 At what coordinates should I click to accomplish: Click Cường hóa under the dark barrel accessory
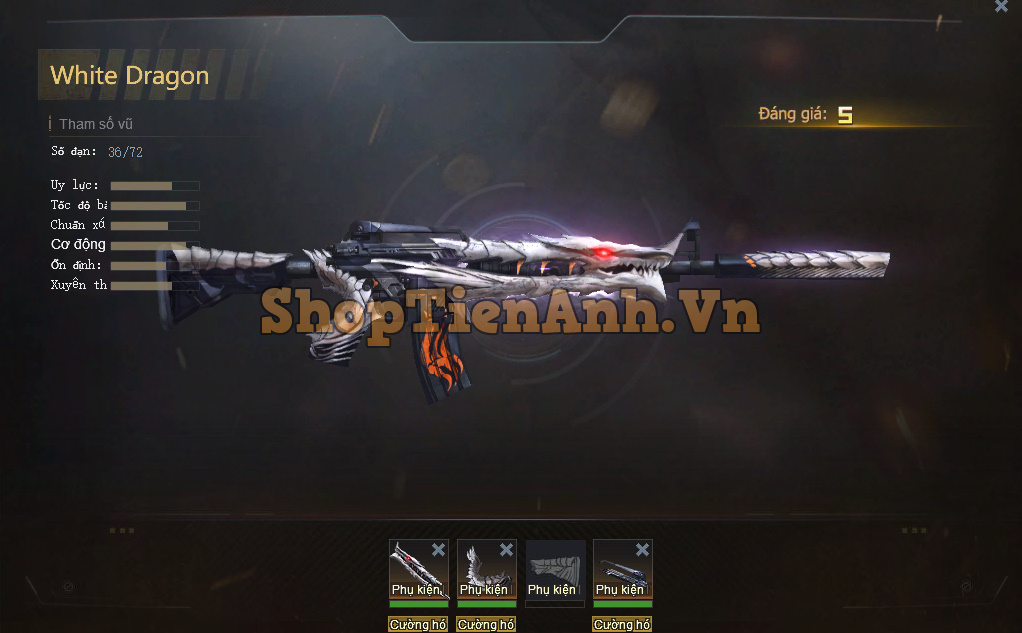[x=622, y=624]
